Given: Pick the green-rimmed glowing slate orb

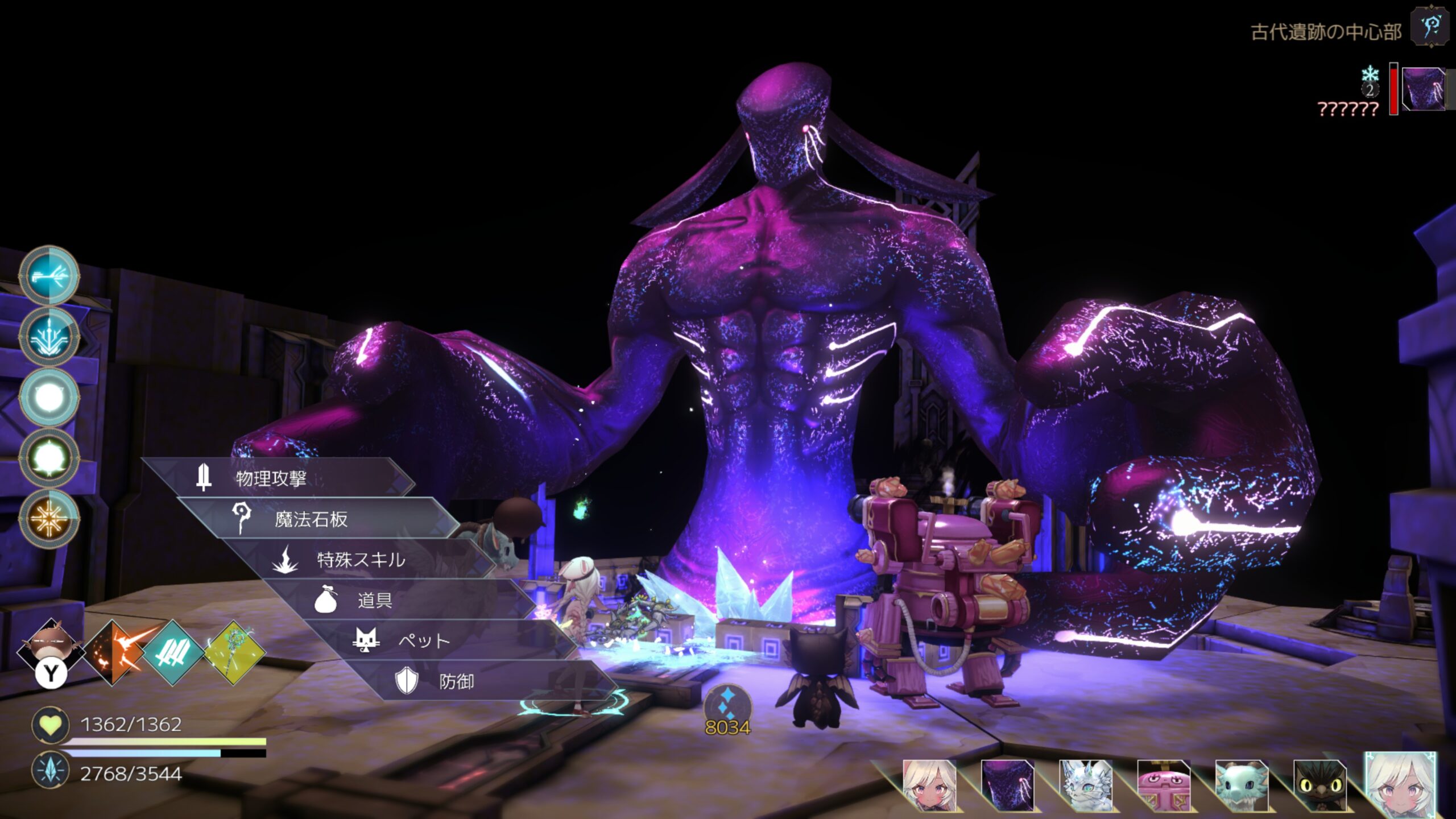Looking at the screenshot, I should tap(49, 457).
